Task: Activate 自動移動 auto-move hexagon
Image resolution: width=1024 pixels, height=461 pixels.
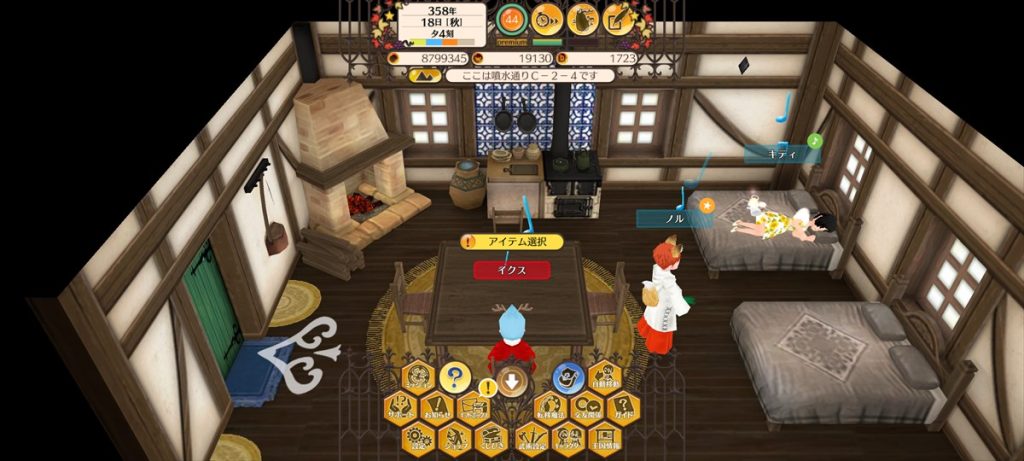Action: (x=604, y=377)
